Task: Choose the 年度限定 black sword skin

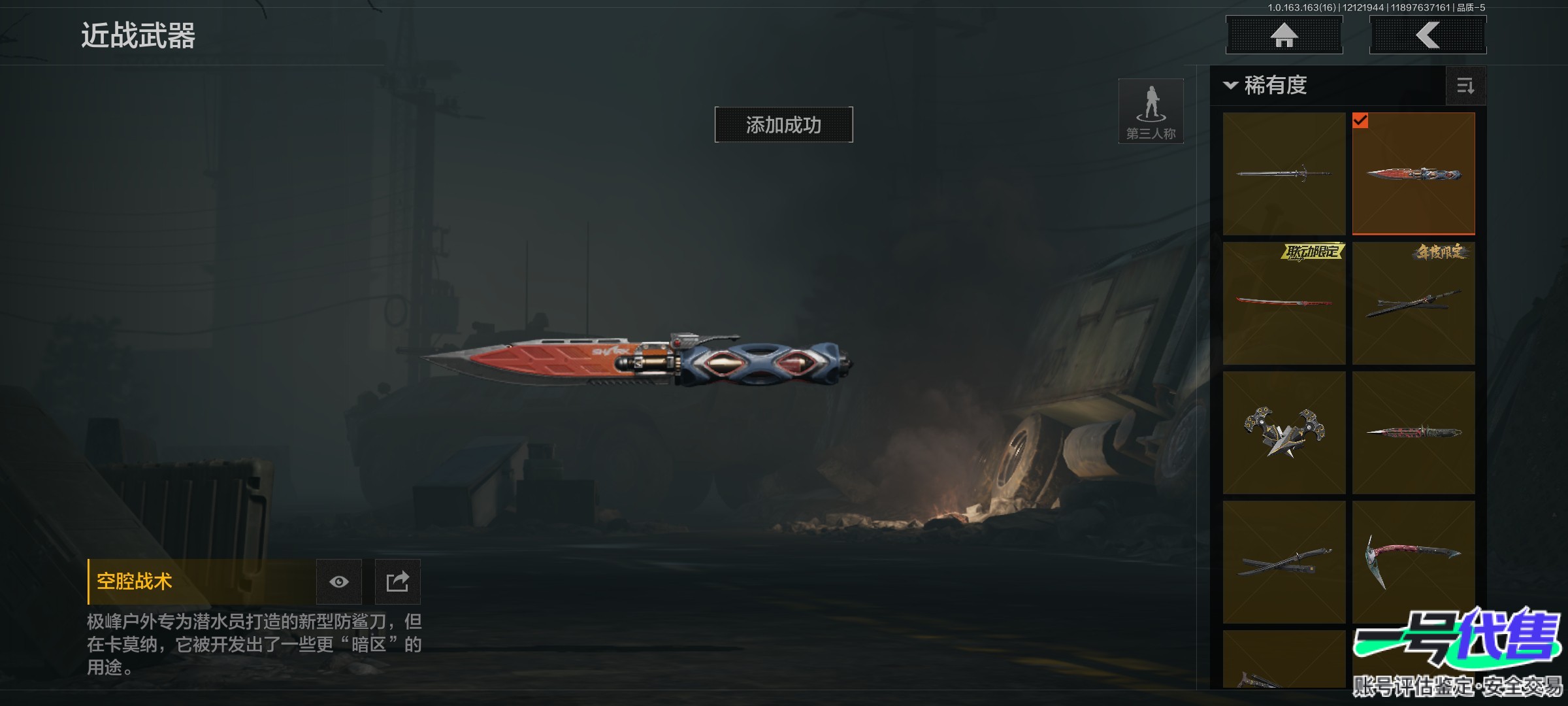Action: (x=1413, y=303)
